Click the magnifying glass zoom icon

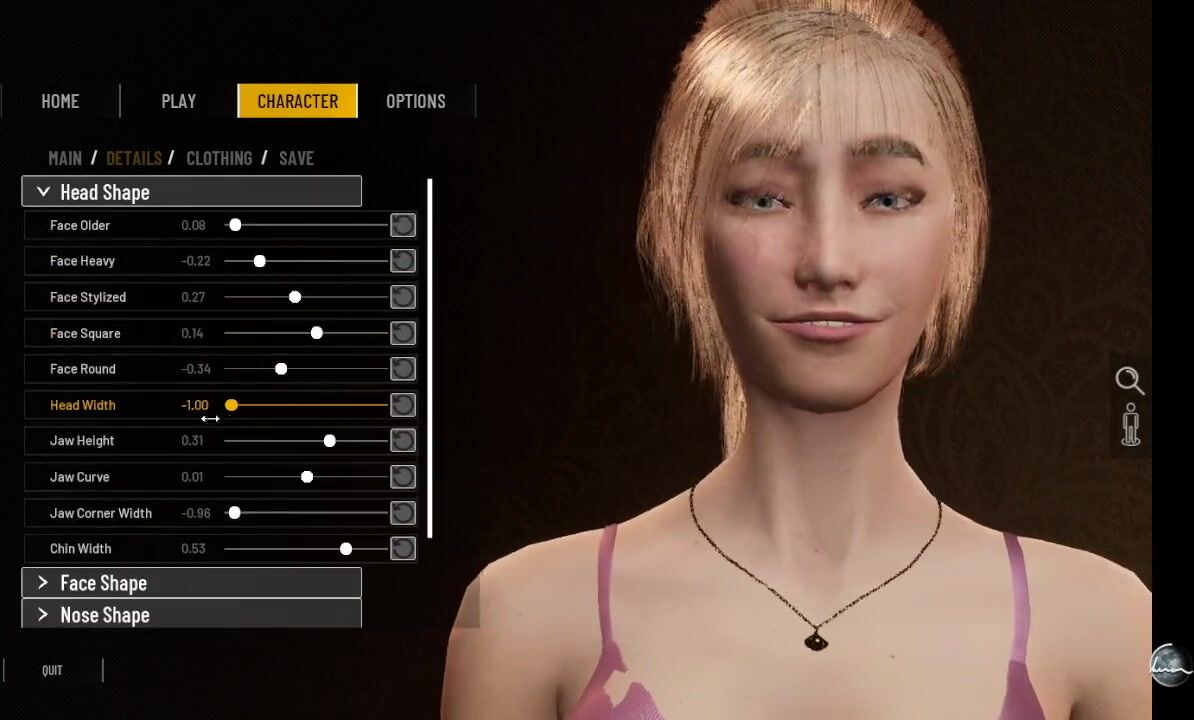(1129, 380)
